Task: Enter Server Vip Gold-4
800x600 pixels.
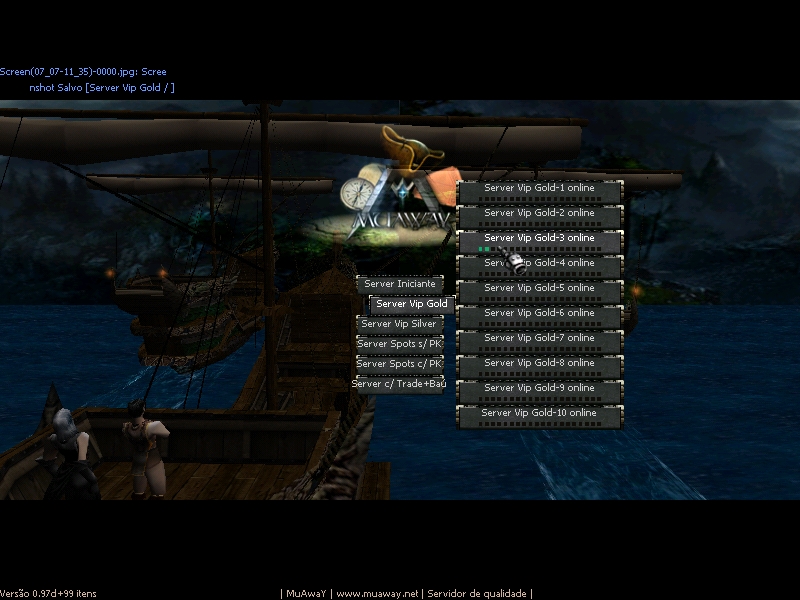Action: [539, 263]
